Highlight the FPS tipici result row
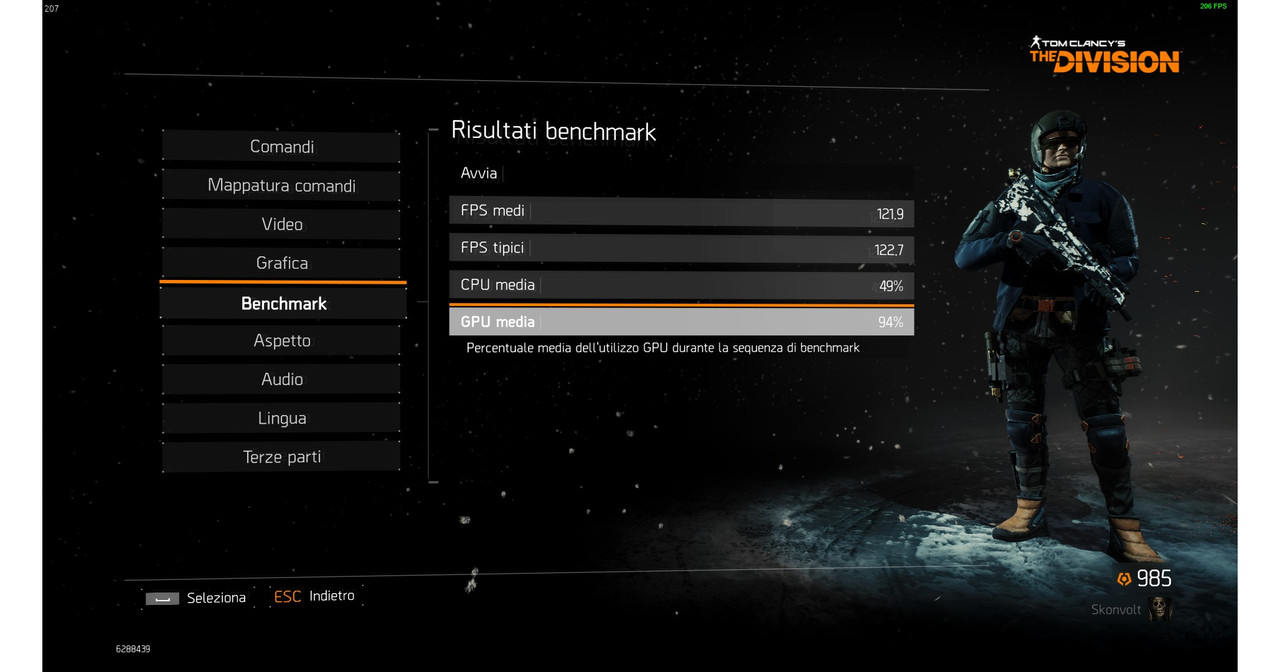 [681, 248]
